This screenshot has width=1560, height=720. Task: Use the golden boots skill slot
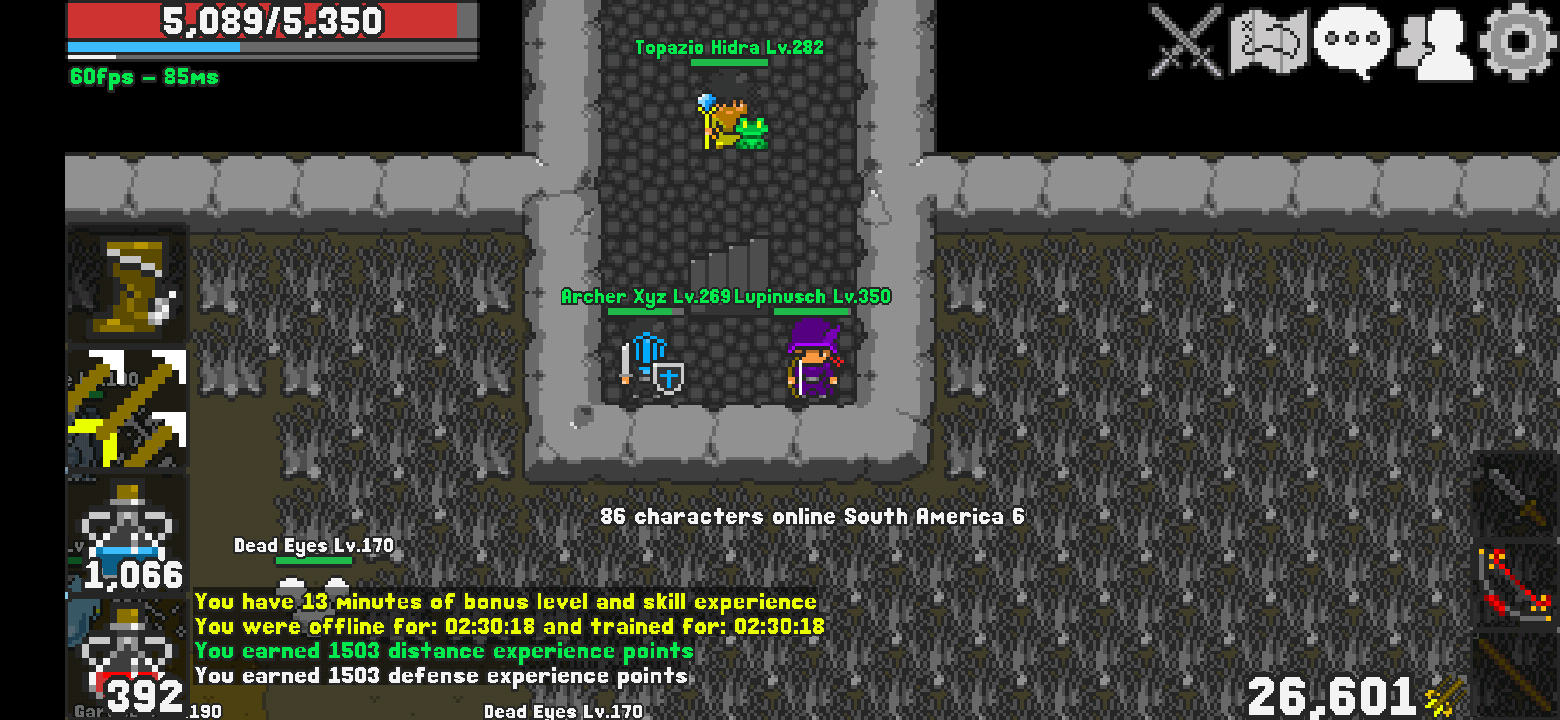click(x=128, y=285)
